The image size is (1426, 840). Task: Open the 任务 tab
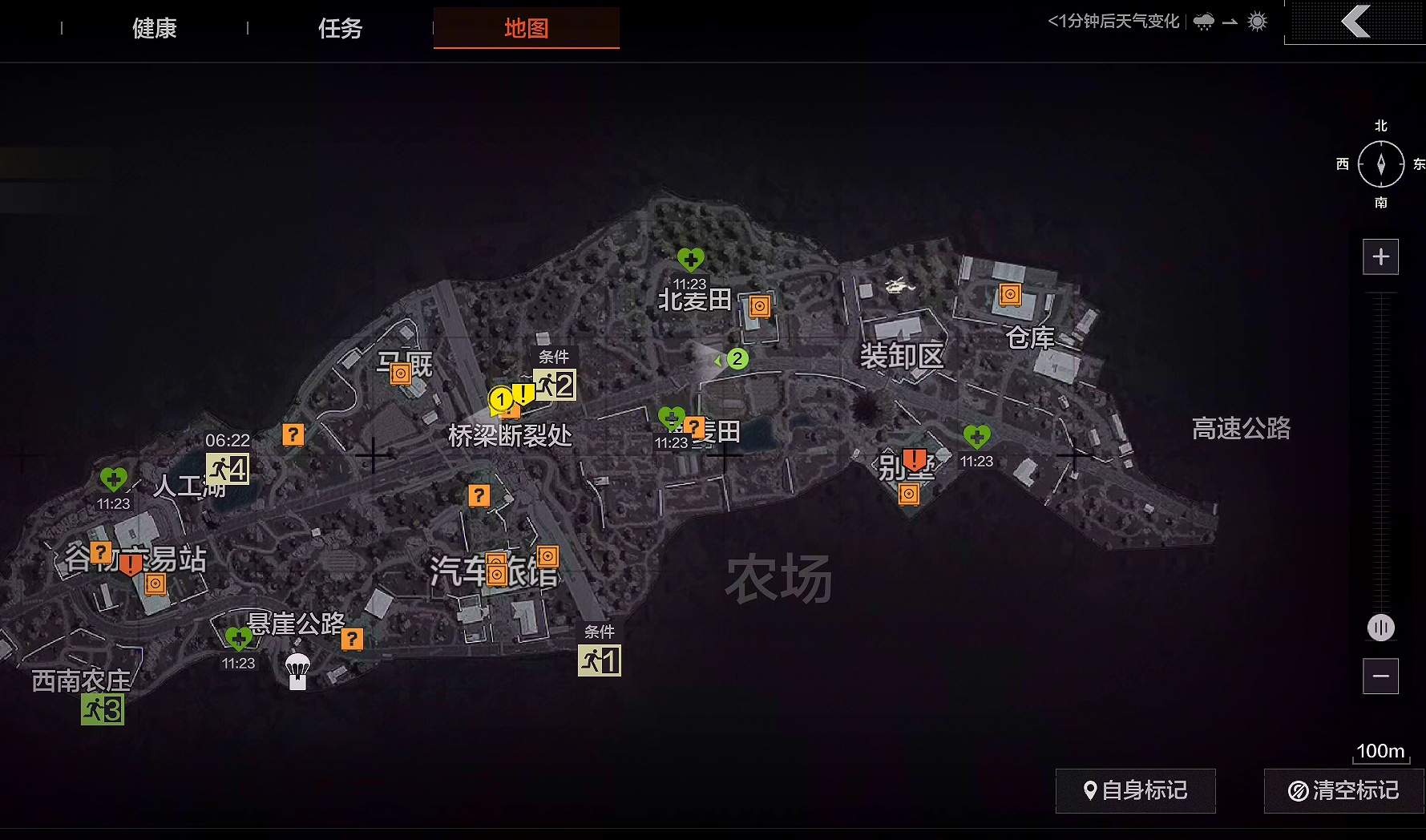pos(341,29)
